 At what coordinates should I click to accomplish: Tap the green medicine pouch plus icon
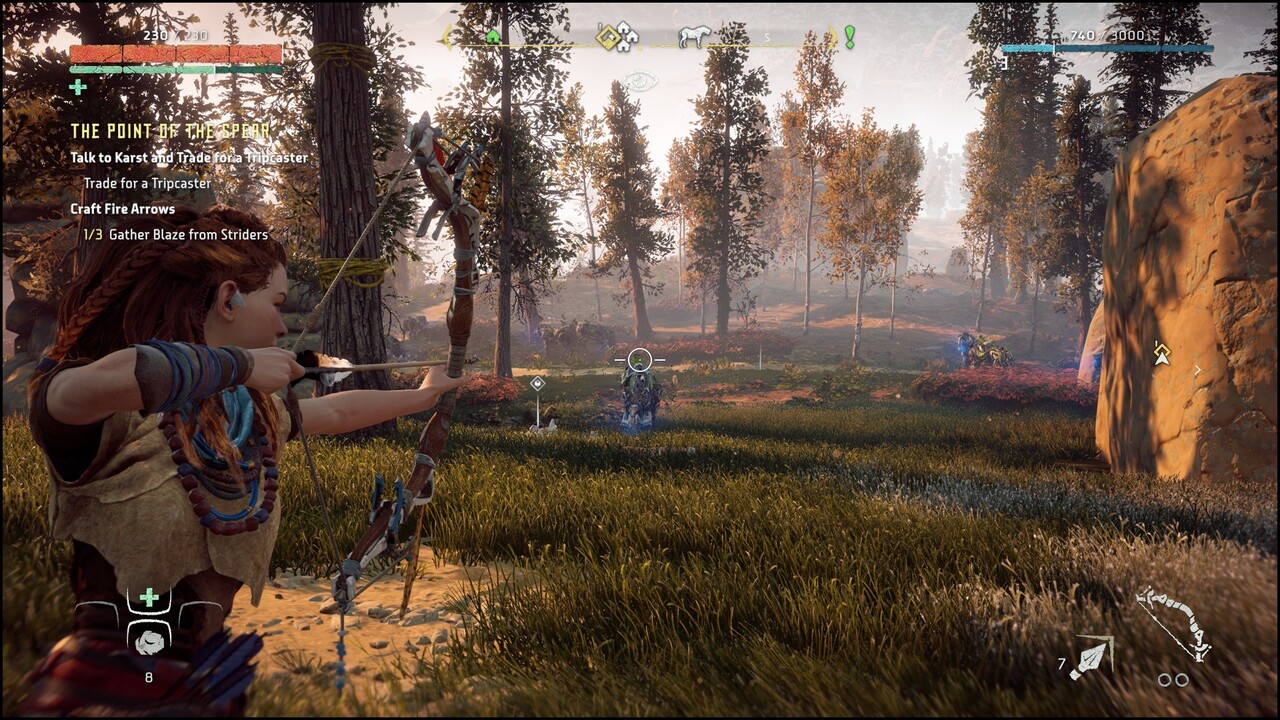(149, 597)
